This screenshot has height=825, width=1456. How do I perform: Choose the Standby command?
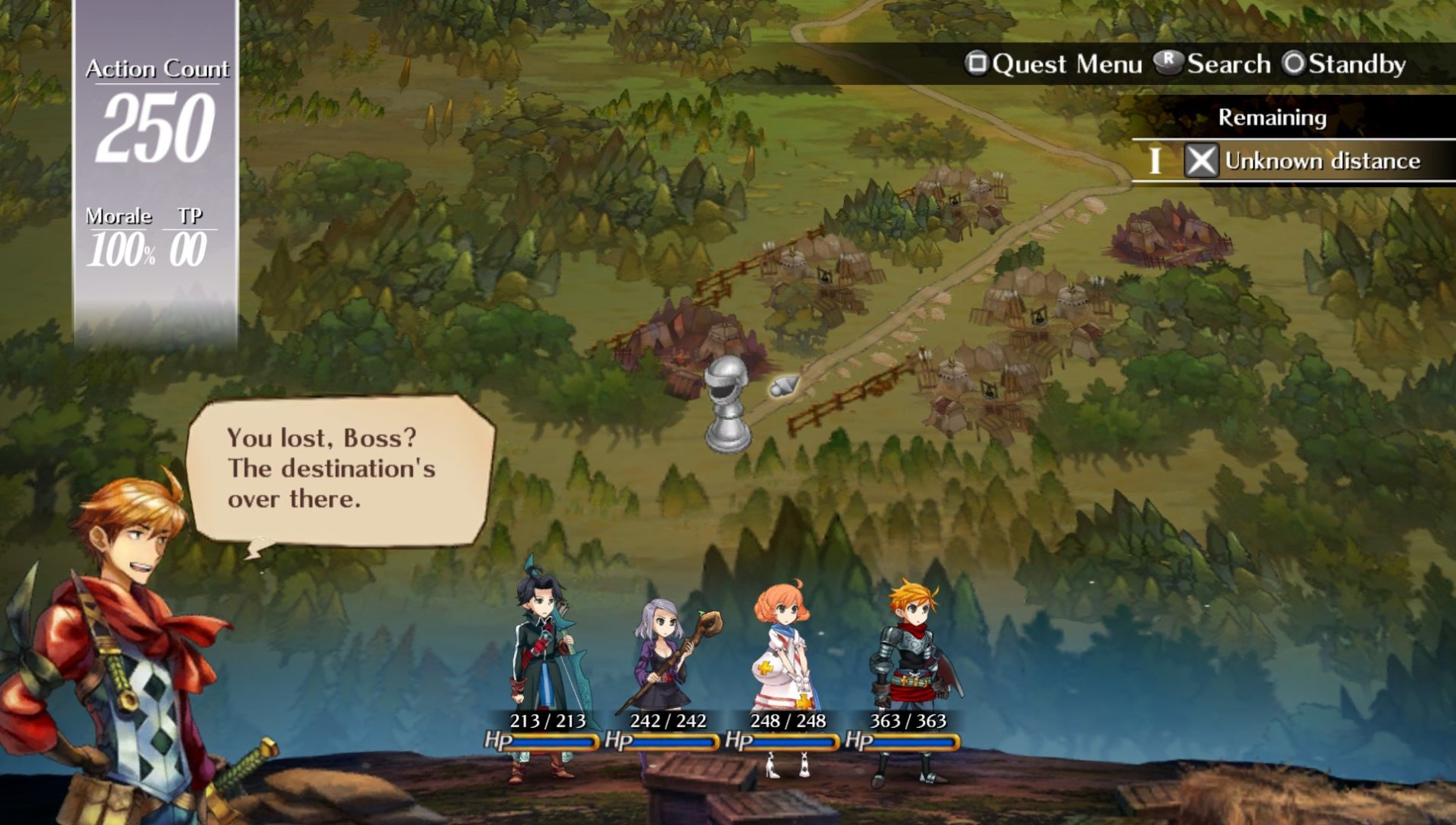tap(1344, 64)
